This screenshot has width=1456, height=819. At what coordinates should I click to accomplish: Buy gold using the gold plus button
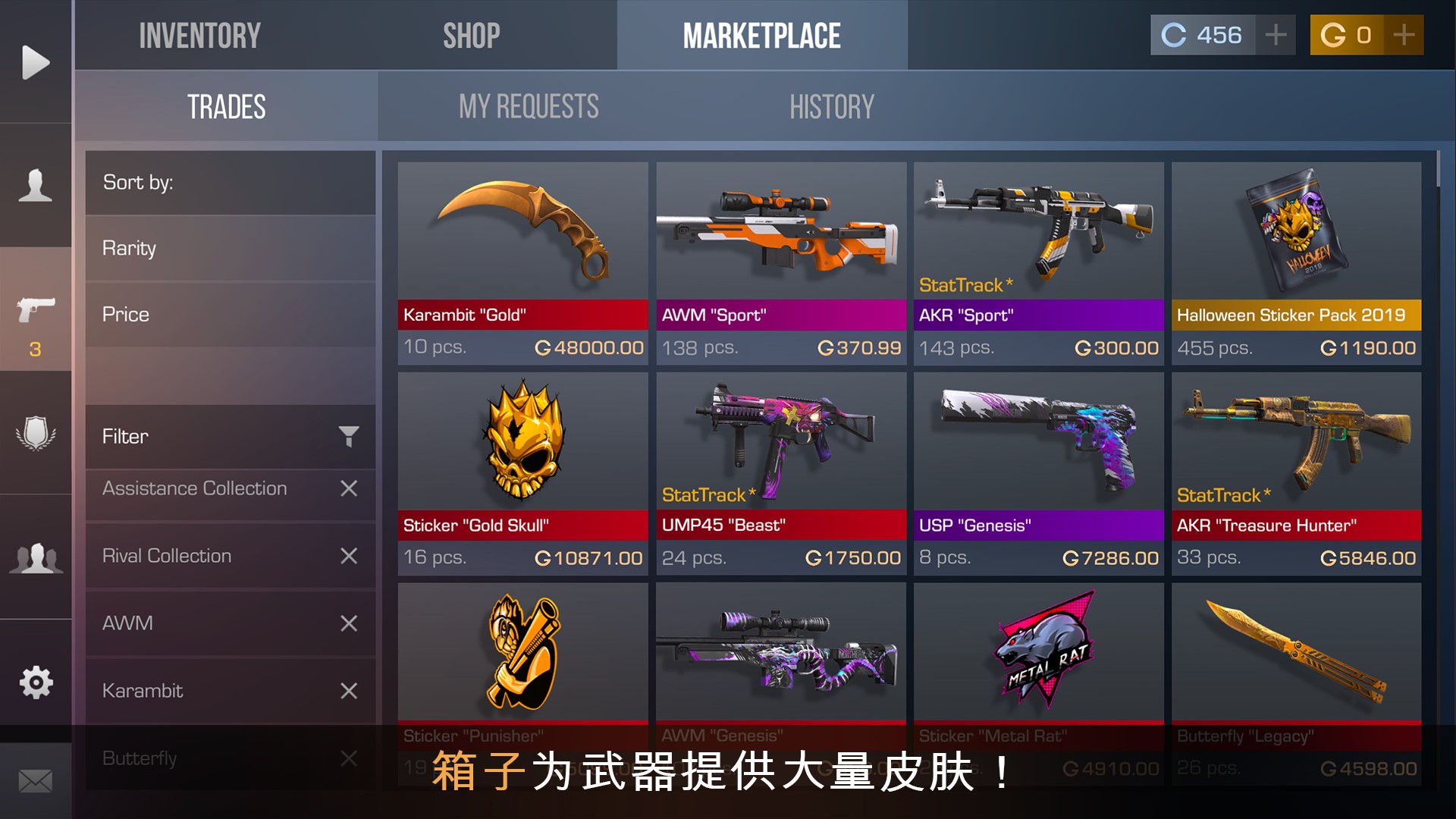(x=1404, y=35)
